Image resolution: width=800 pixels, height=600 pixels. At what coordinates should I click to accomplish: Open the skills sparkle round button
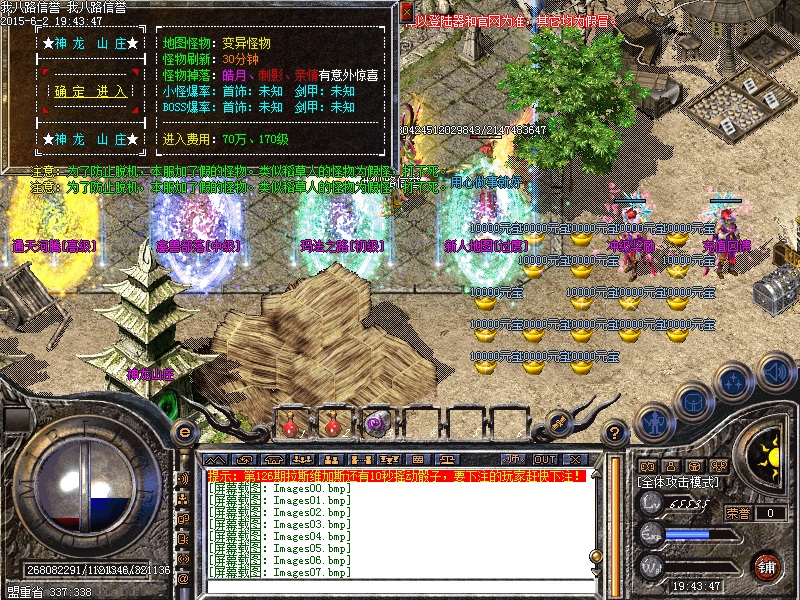click(x=734, y=380)
